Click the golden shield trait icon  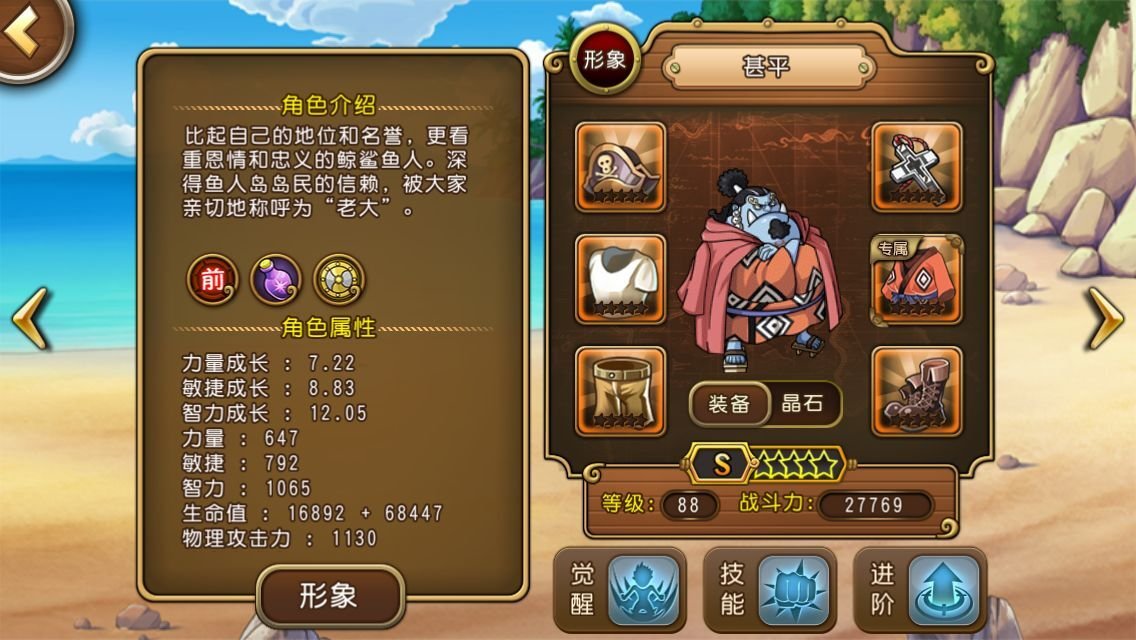tap(338, 279)
